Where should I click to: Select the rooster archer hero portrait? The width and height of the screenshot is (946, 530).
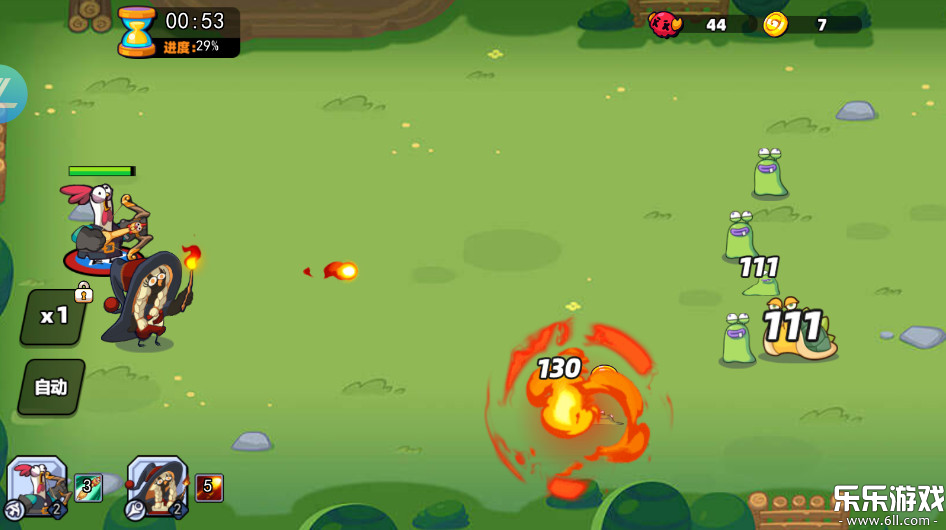point(38,486)
